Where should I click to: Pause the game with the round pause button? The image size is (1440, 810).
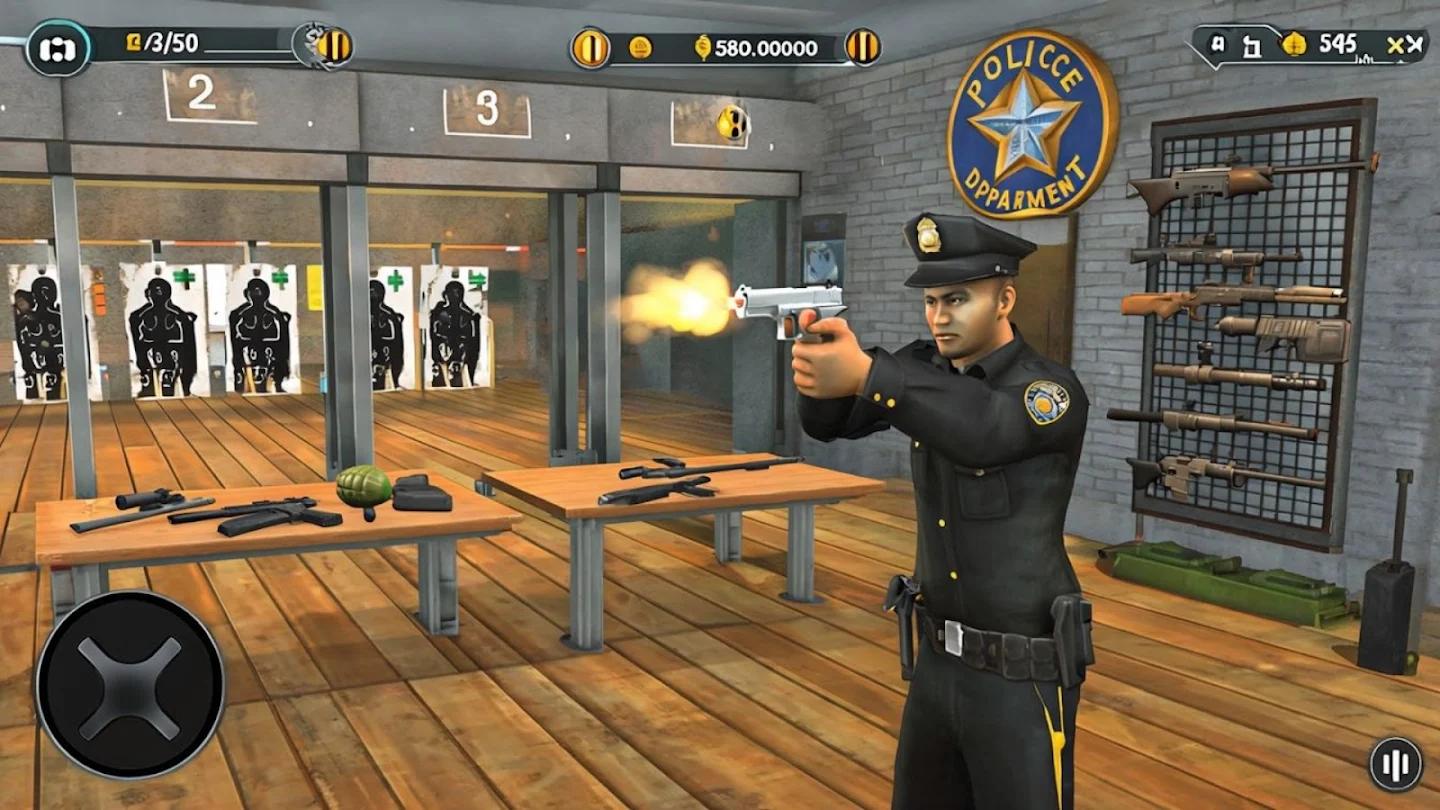tap(1395, 764)
